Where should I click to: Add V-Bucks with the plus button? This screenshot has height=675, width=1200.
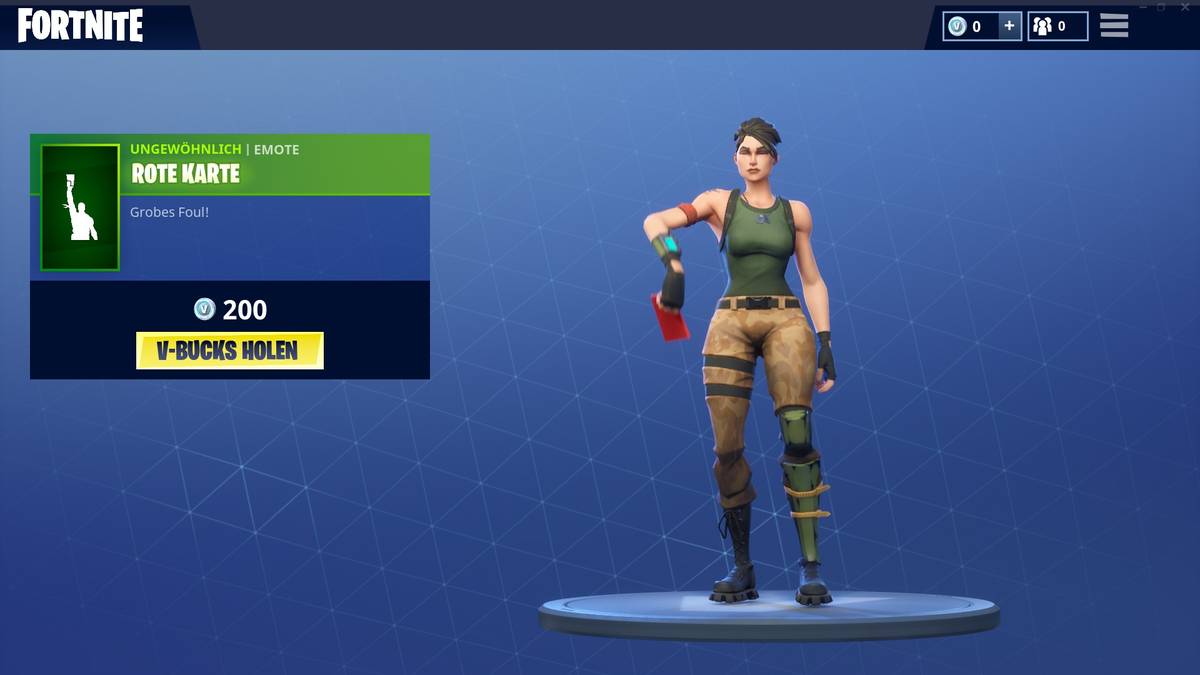[1009, 27]
